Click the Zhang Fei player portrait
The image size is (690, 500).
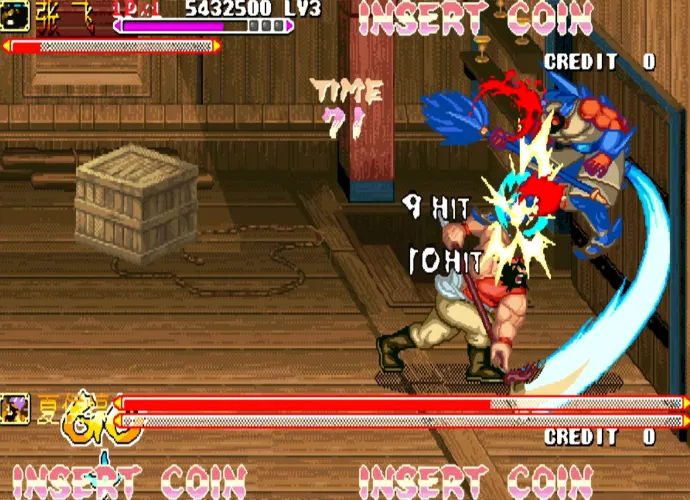[x=14, y=15]
